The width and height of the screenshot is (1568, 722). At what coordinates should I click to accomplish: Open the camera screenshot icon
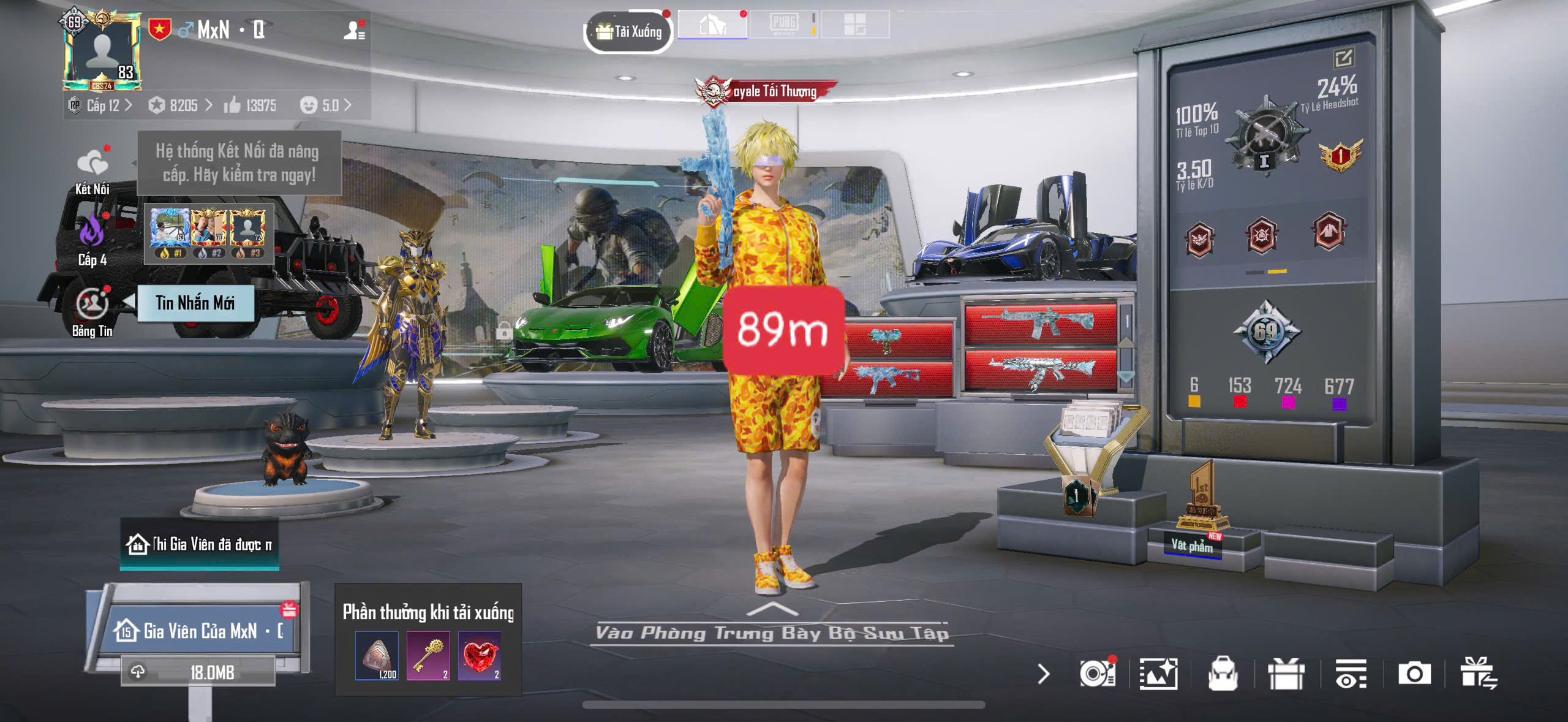pyautogui.click(x=1414, y=674)
